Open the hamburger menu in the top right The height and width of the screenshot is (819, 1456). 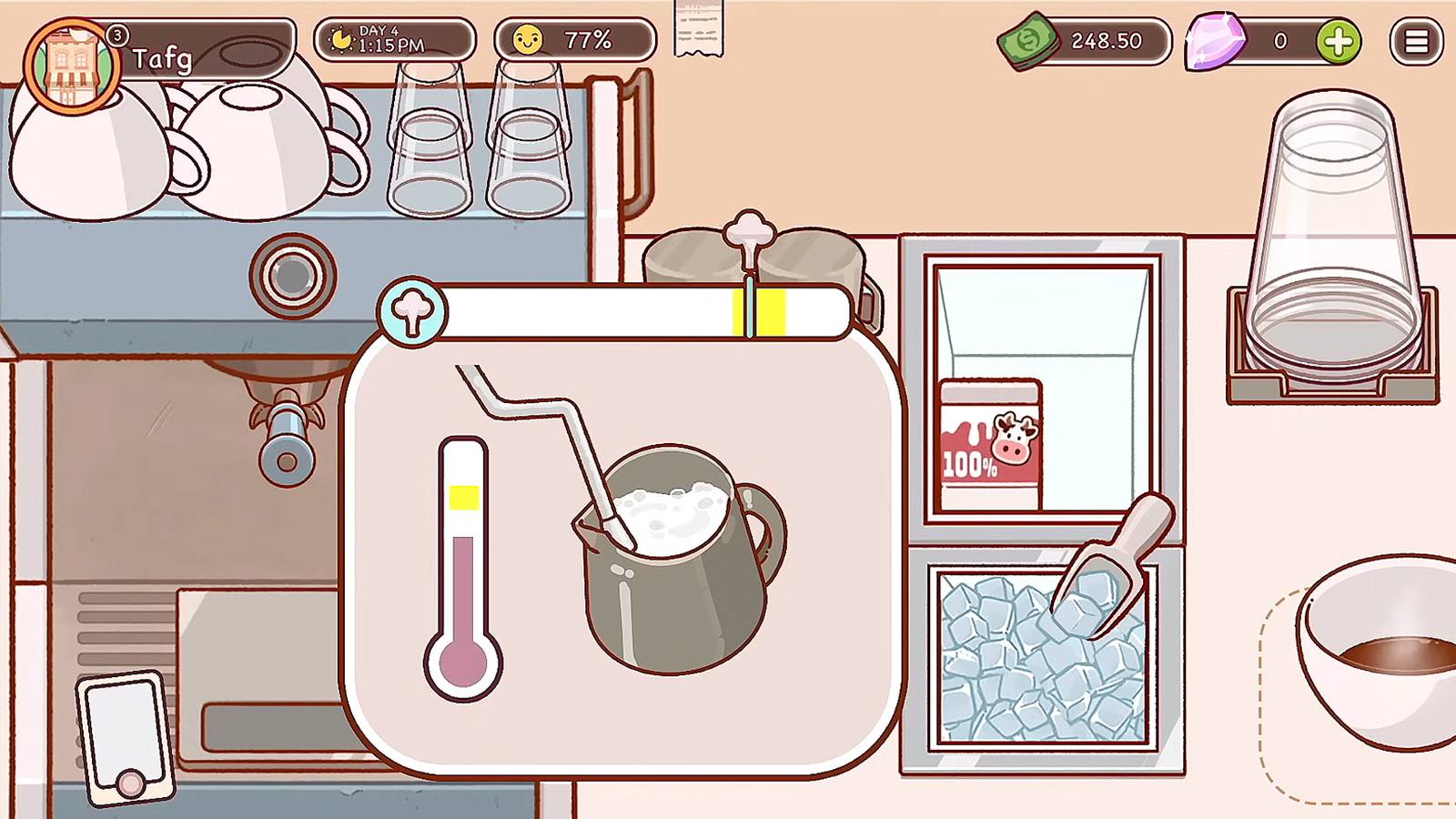click(1416, 42)
